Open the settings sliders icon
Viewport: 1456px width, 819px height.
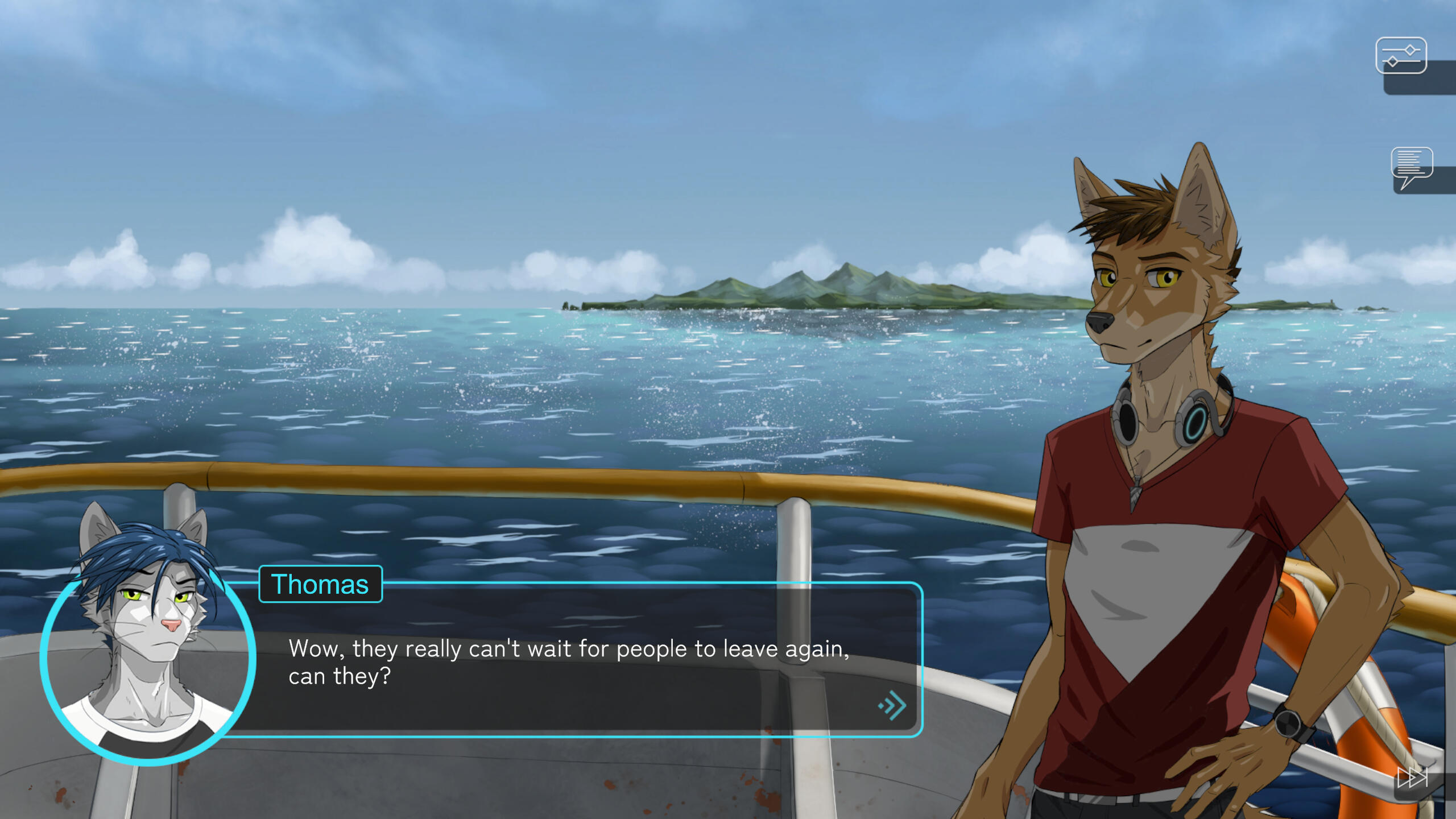(x=1400, y=56)
